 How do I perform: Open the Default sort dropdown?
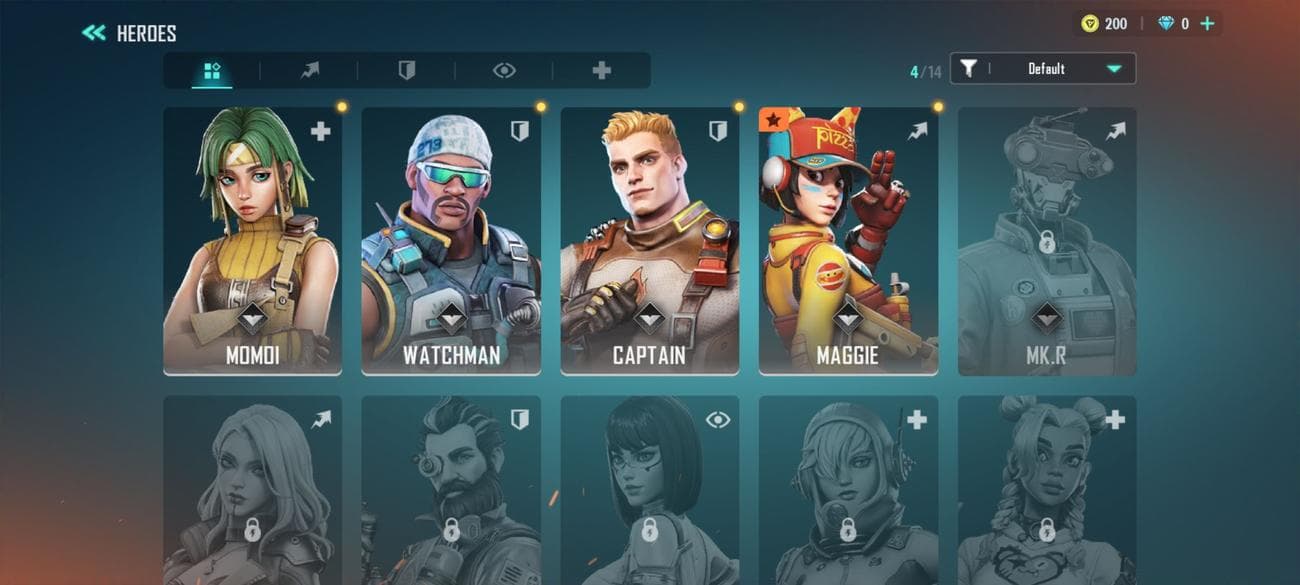[x=1043, y=69]
